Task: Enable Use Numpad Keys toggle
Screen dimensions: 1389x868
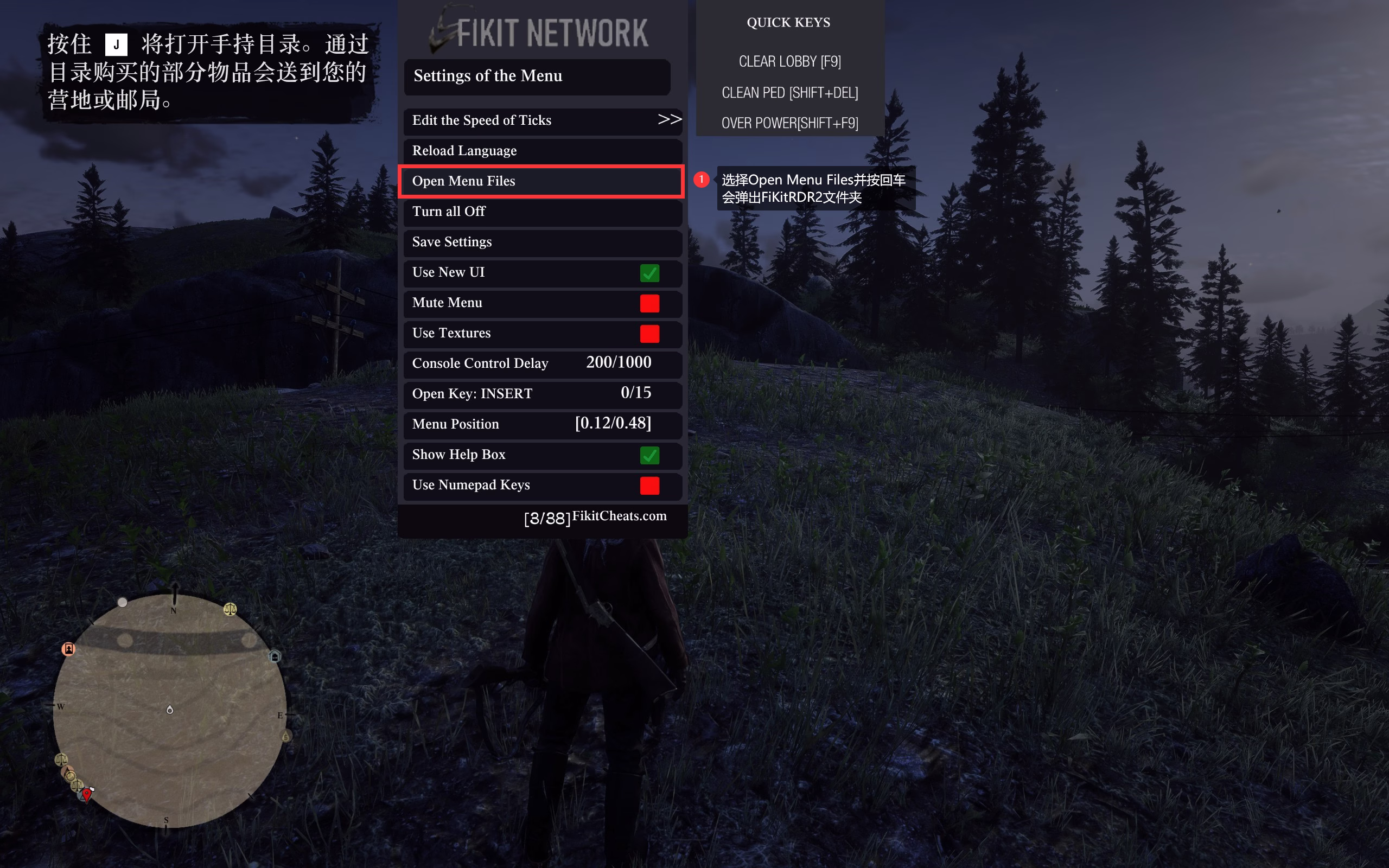Action: tap(649, 486)
